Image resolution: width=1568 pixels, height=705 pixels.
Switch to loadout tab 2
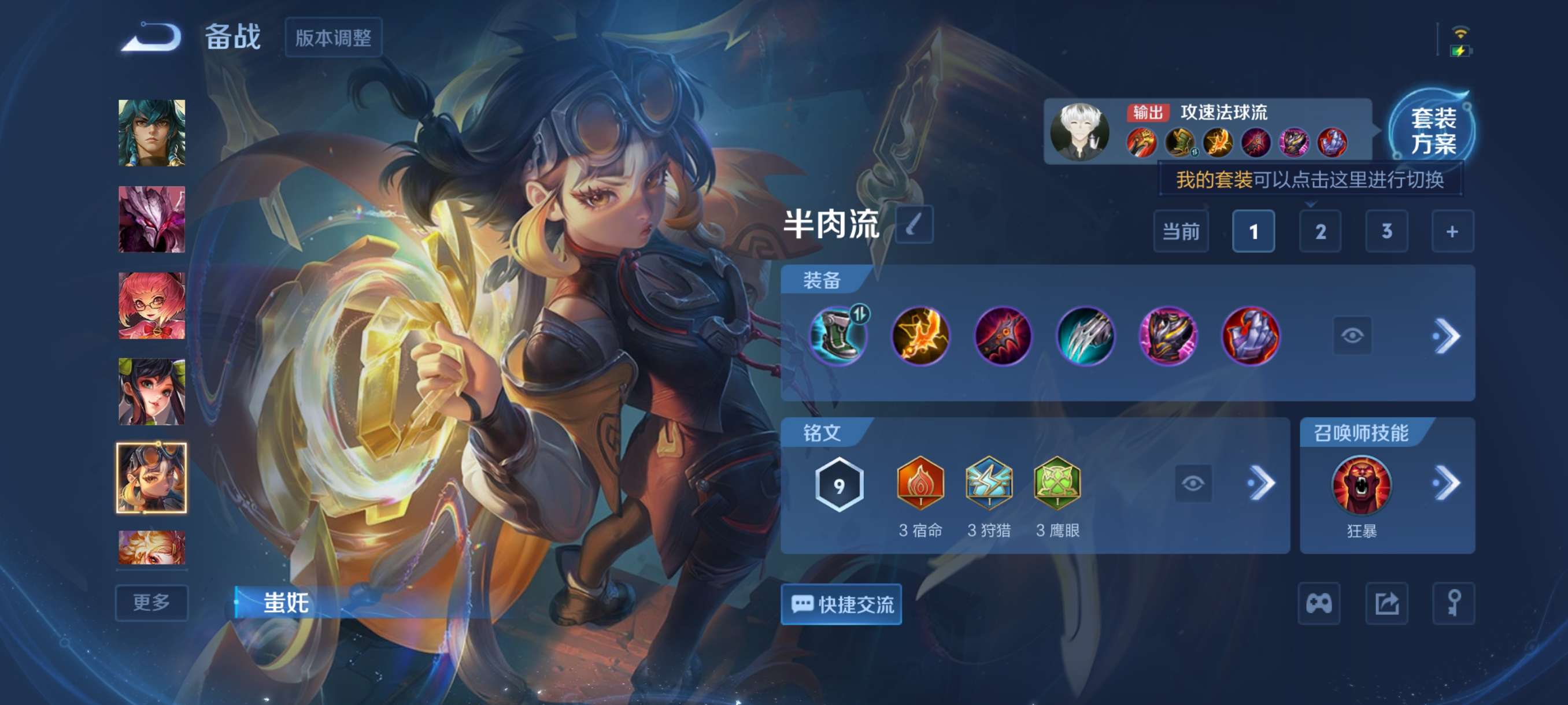pos(1321,231)
